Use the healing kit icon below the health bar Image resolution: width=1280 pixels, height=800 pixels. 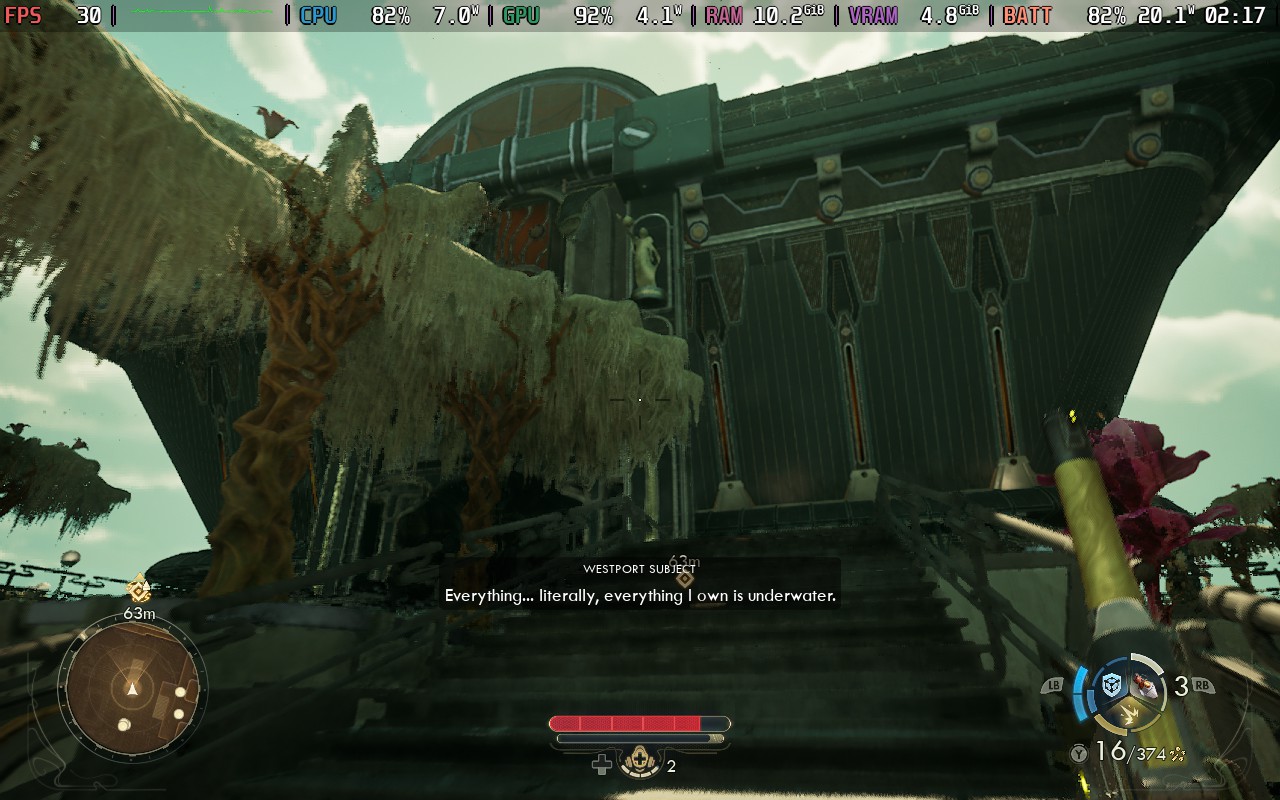click(638, 764)
